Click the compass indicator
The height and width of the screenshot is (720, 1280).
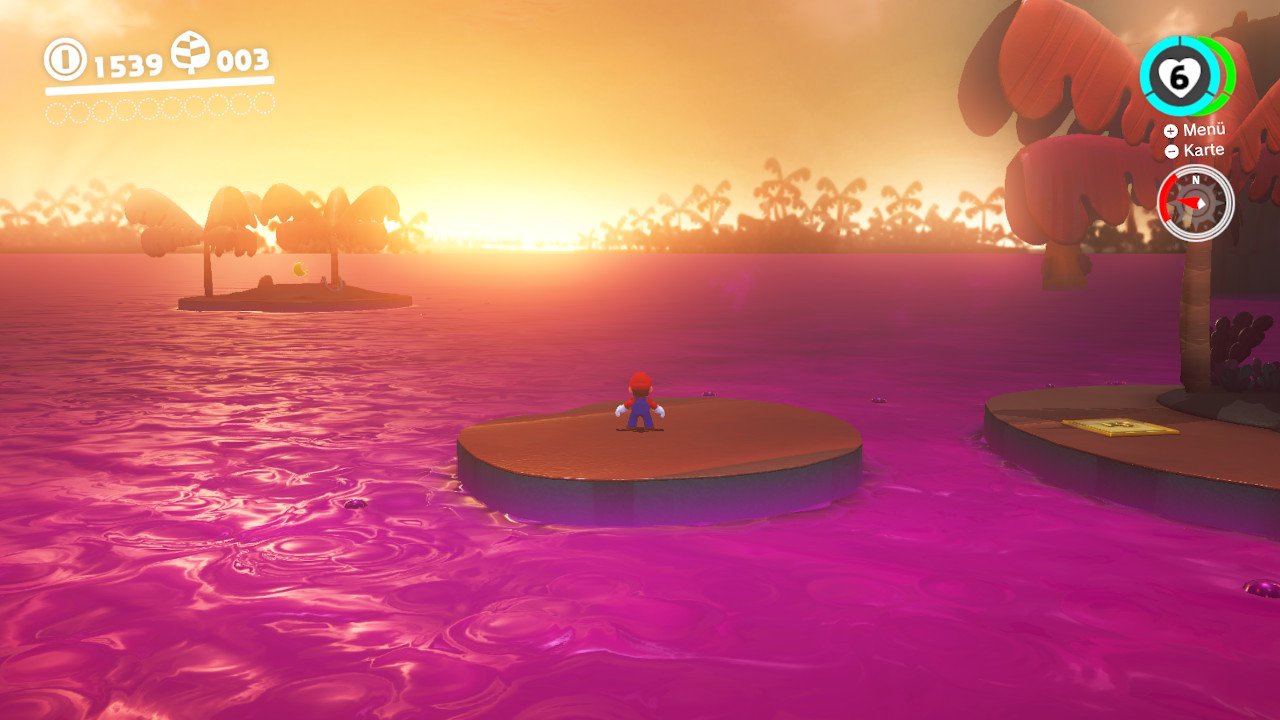[x=1195, y=203]
